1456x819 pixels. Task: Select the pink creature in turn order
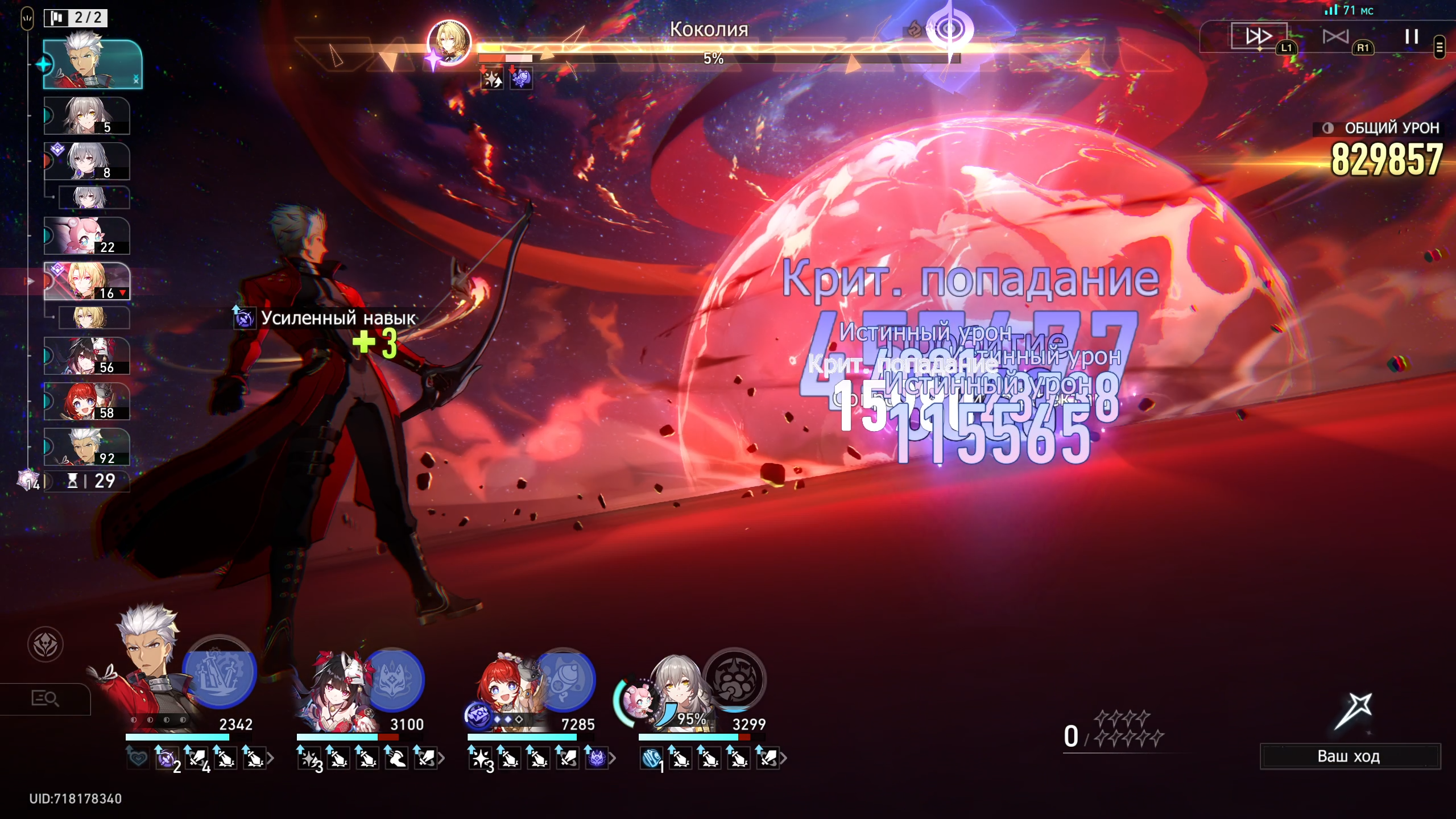click(87, 235)
